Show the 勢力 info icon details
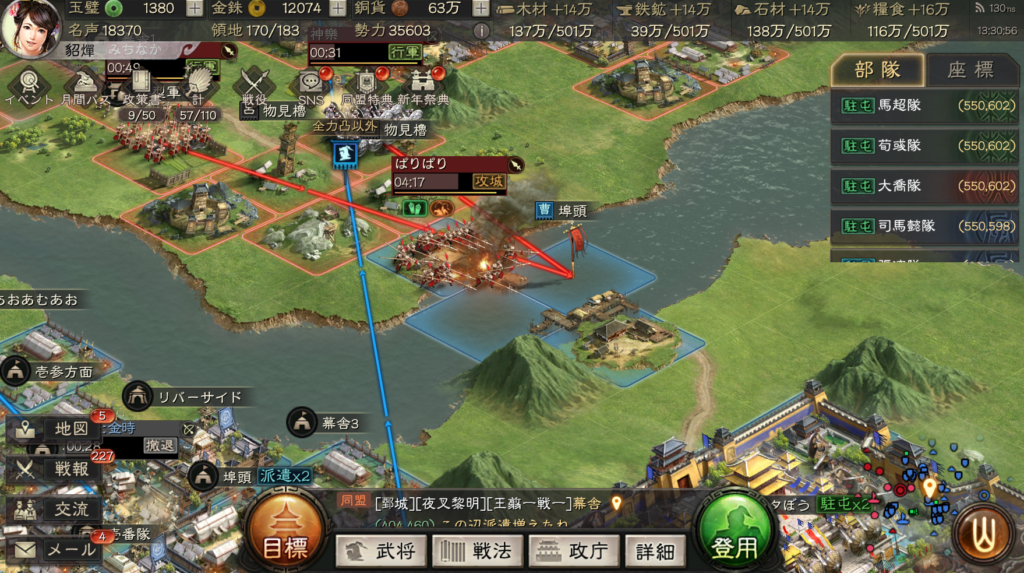 pyautogui.click(x=480, y=31)
